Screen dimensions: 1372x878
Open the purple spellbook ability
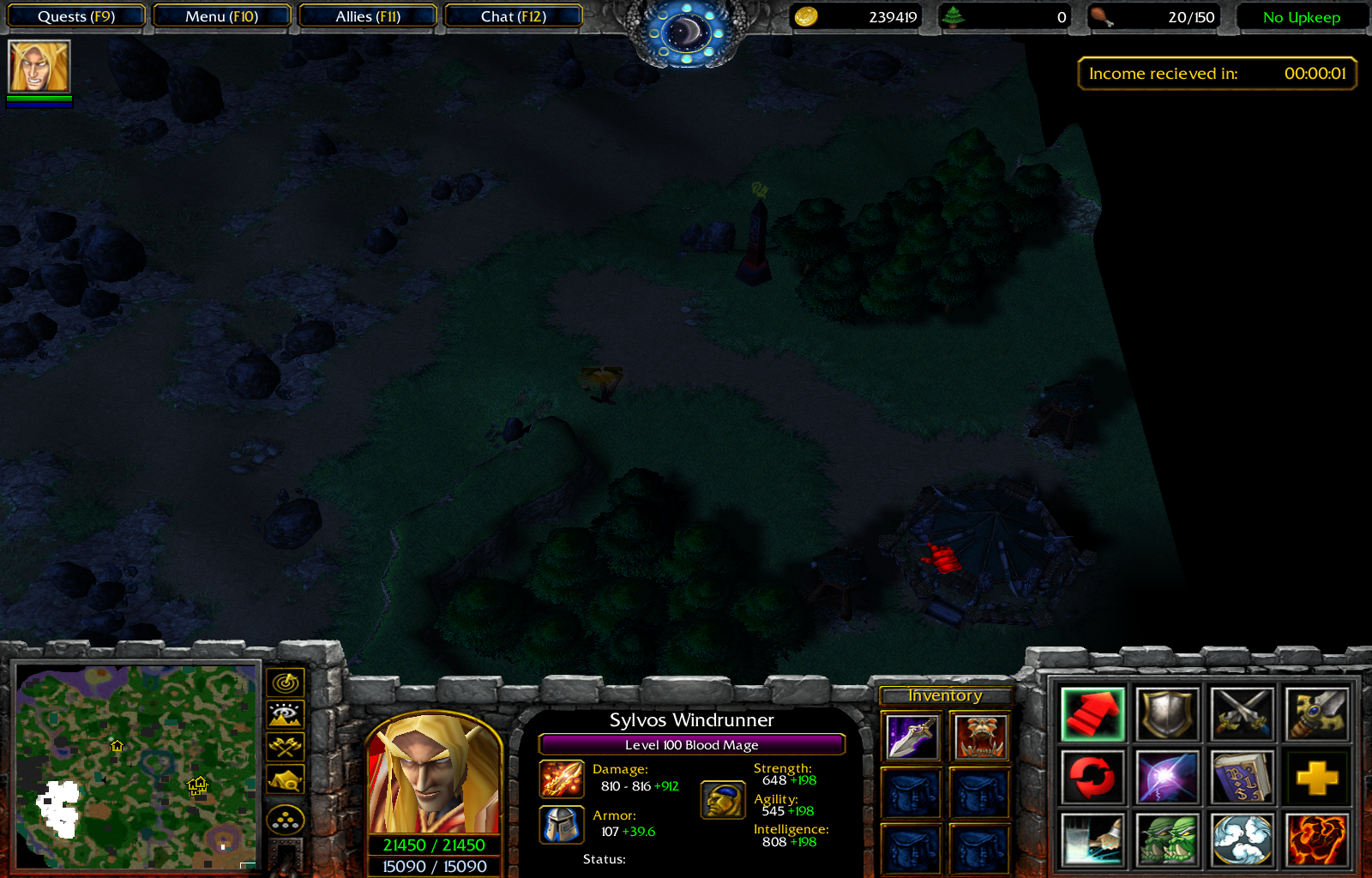coord(1241,777)
